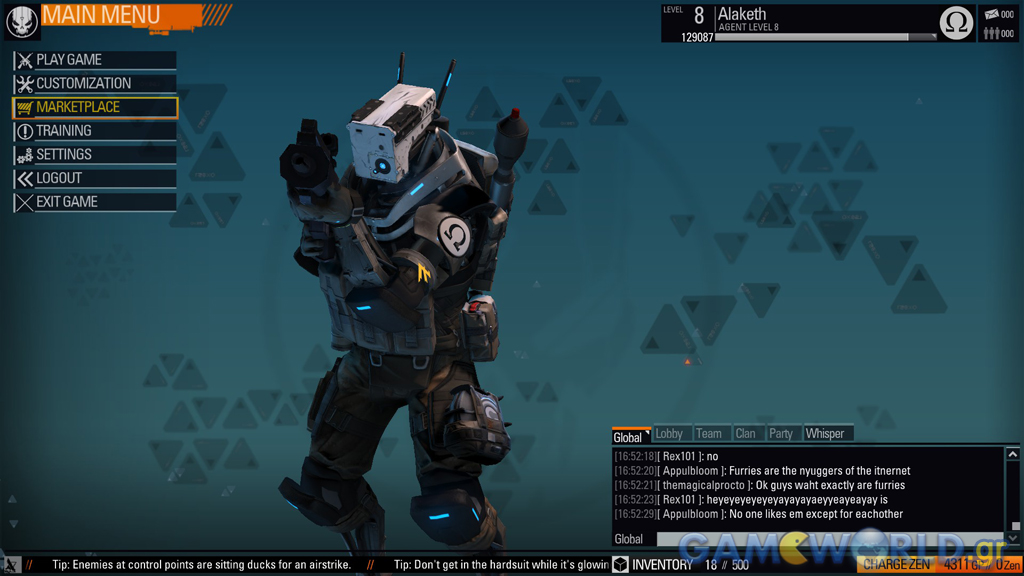Switch chat to the Lobby tab

pyautogui.click(x=669, y=434)
